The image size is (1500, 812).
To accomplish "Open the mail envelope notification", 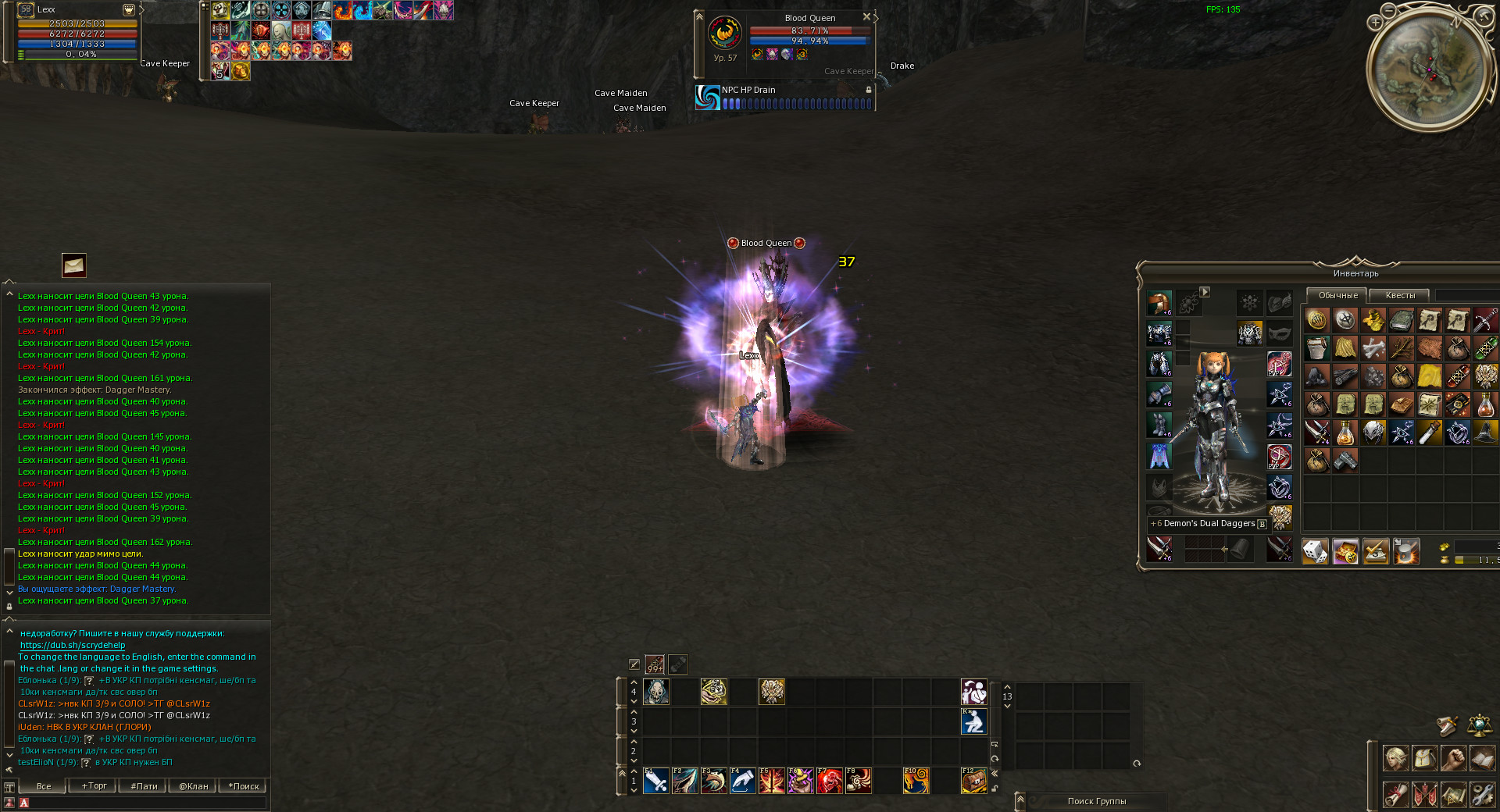I will pos(74,265).
